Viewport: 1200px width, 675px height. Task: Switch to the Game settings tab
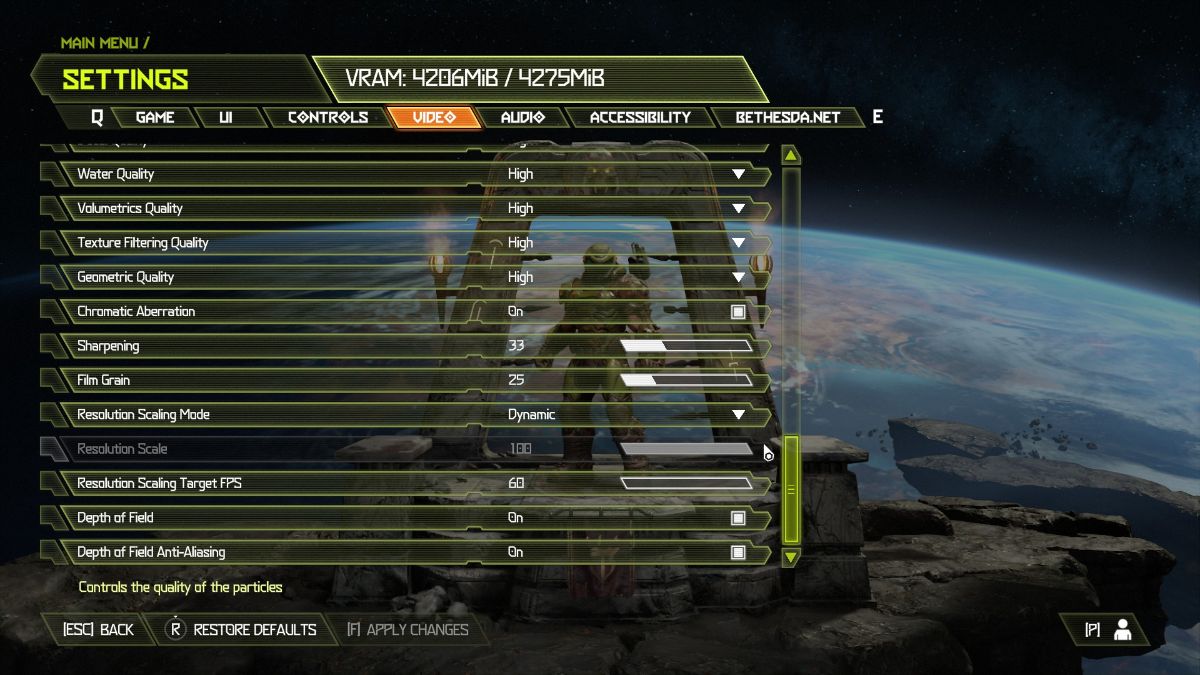point(155,117)
